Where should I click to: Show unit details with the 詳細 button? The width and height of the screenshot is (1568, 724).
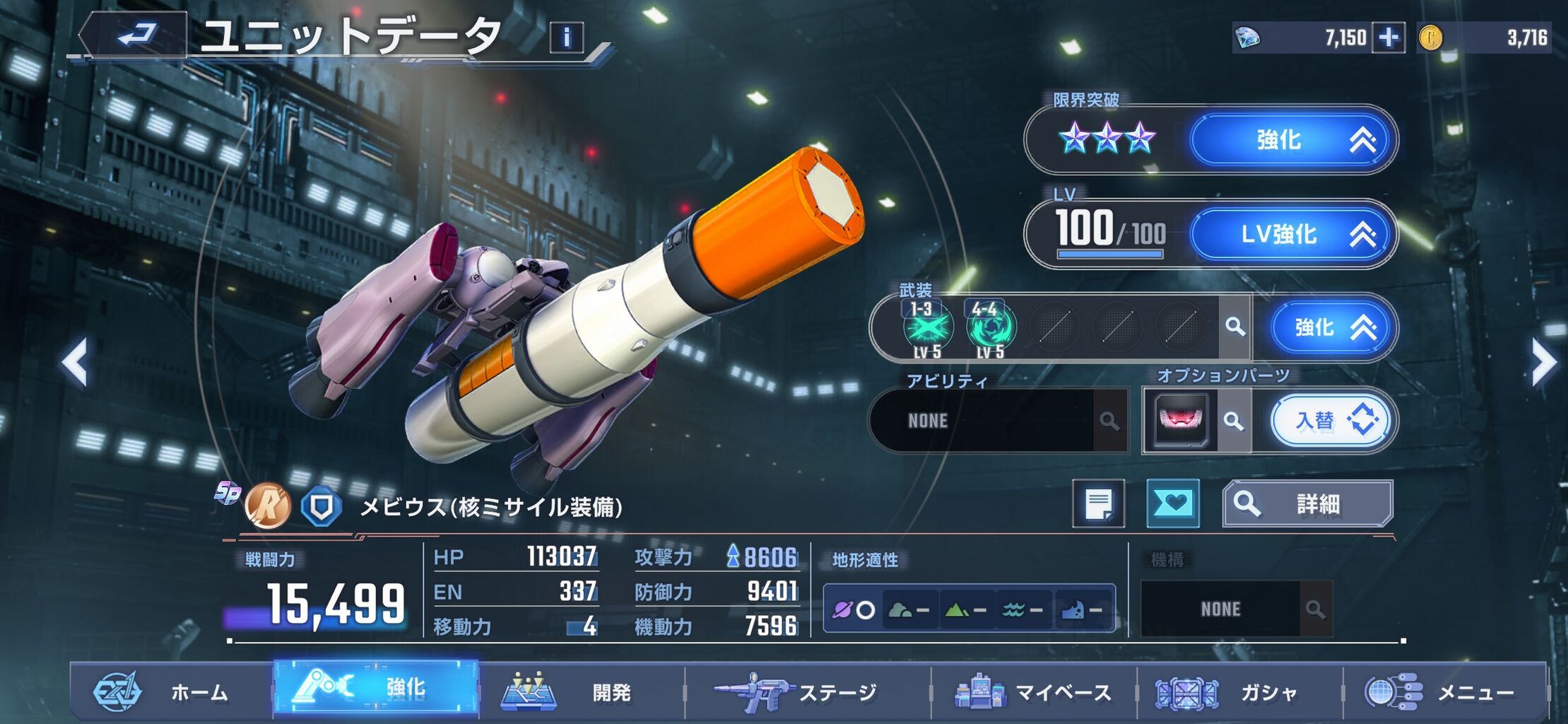pyautogui.click(x=1307, y=504)
